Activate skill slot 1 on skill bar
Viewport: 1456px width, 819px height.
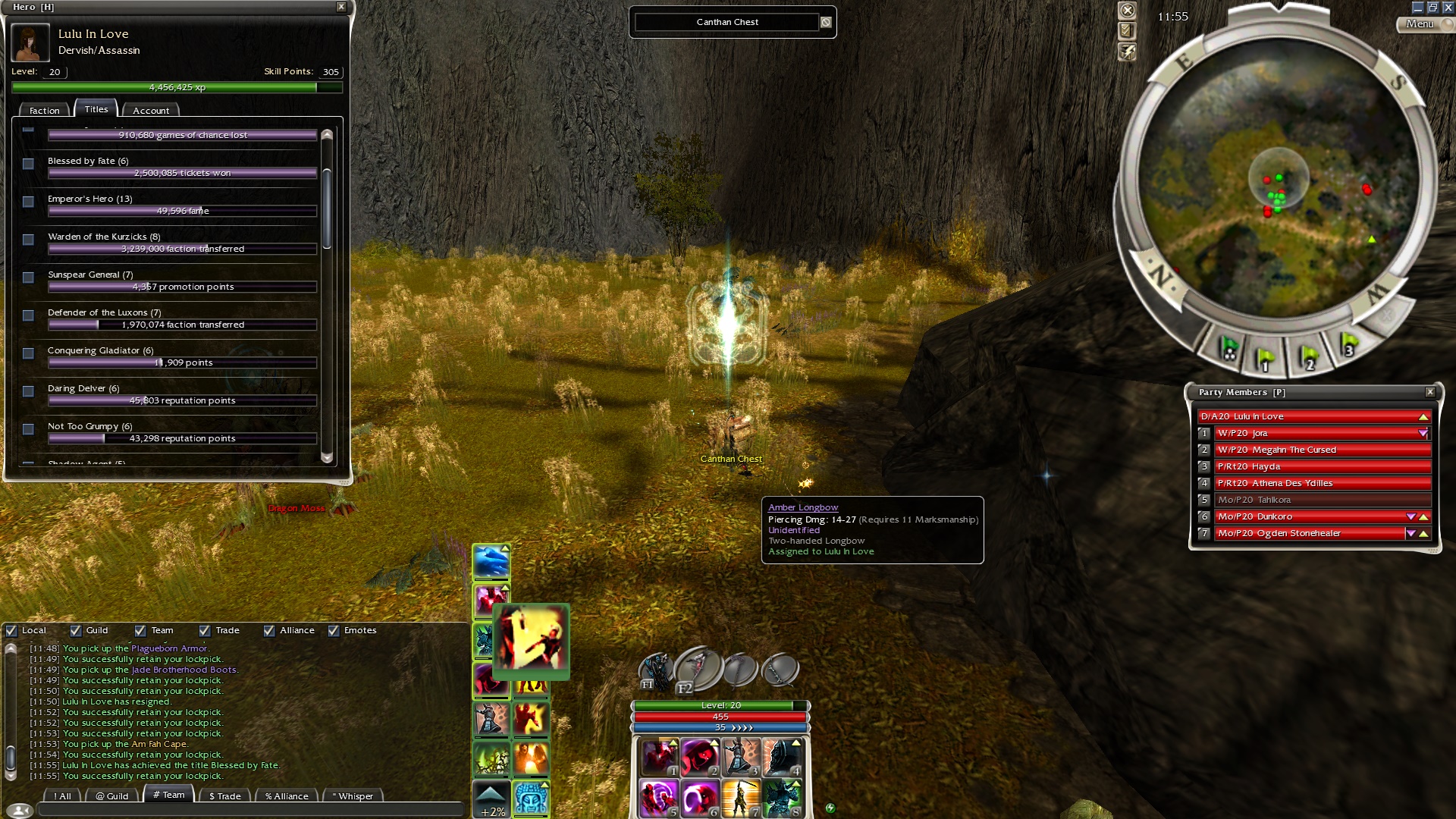pyautogui.click(x=660, y=757)
